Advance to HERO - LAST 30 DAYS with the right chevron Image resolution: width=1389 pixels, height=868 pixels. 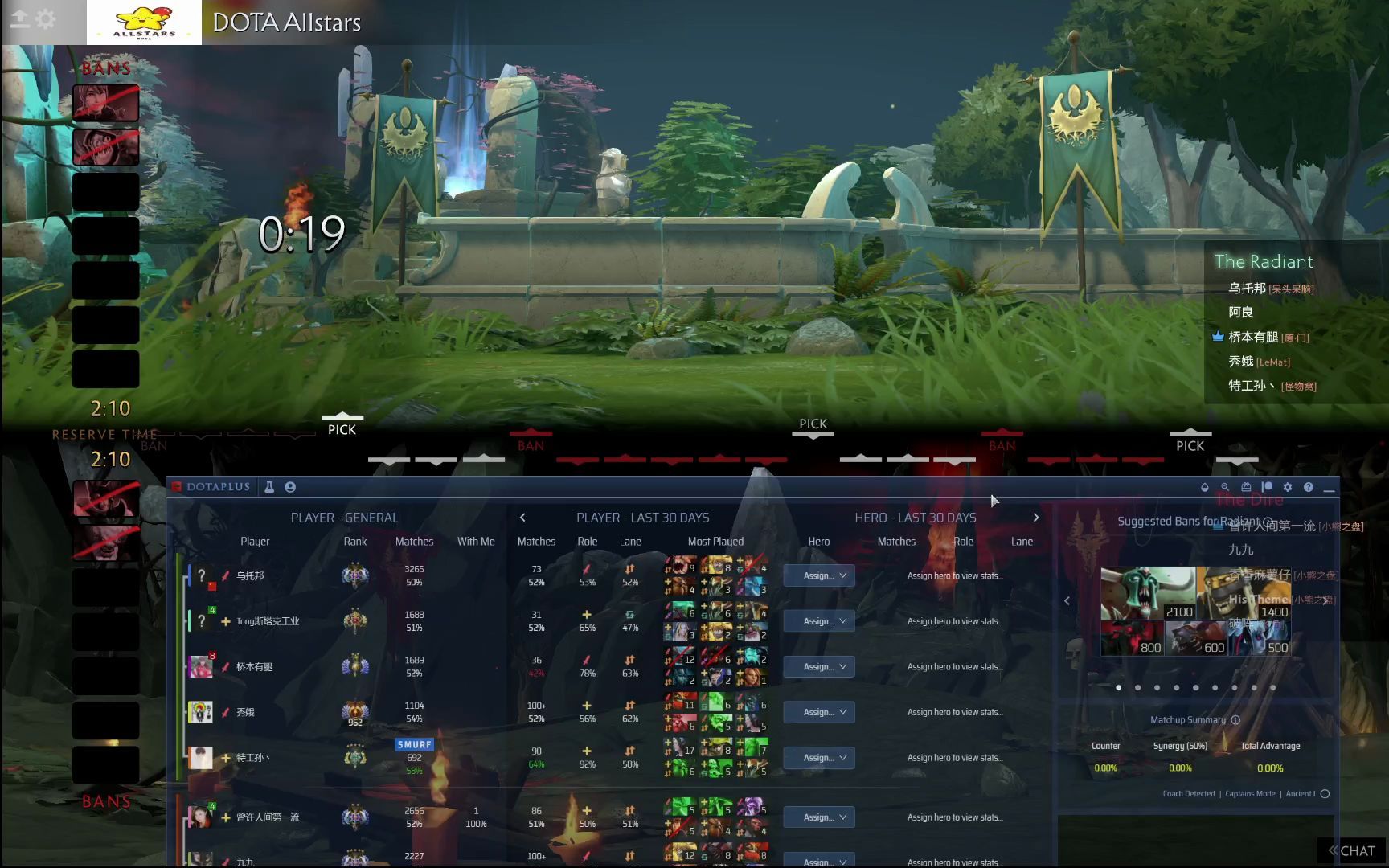click(x=1036, y=517)
